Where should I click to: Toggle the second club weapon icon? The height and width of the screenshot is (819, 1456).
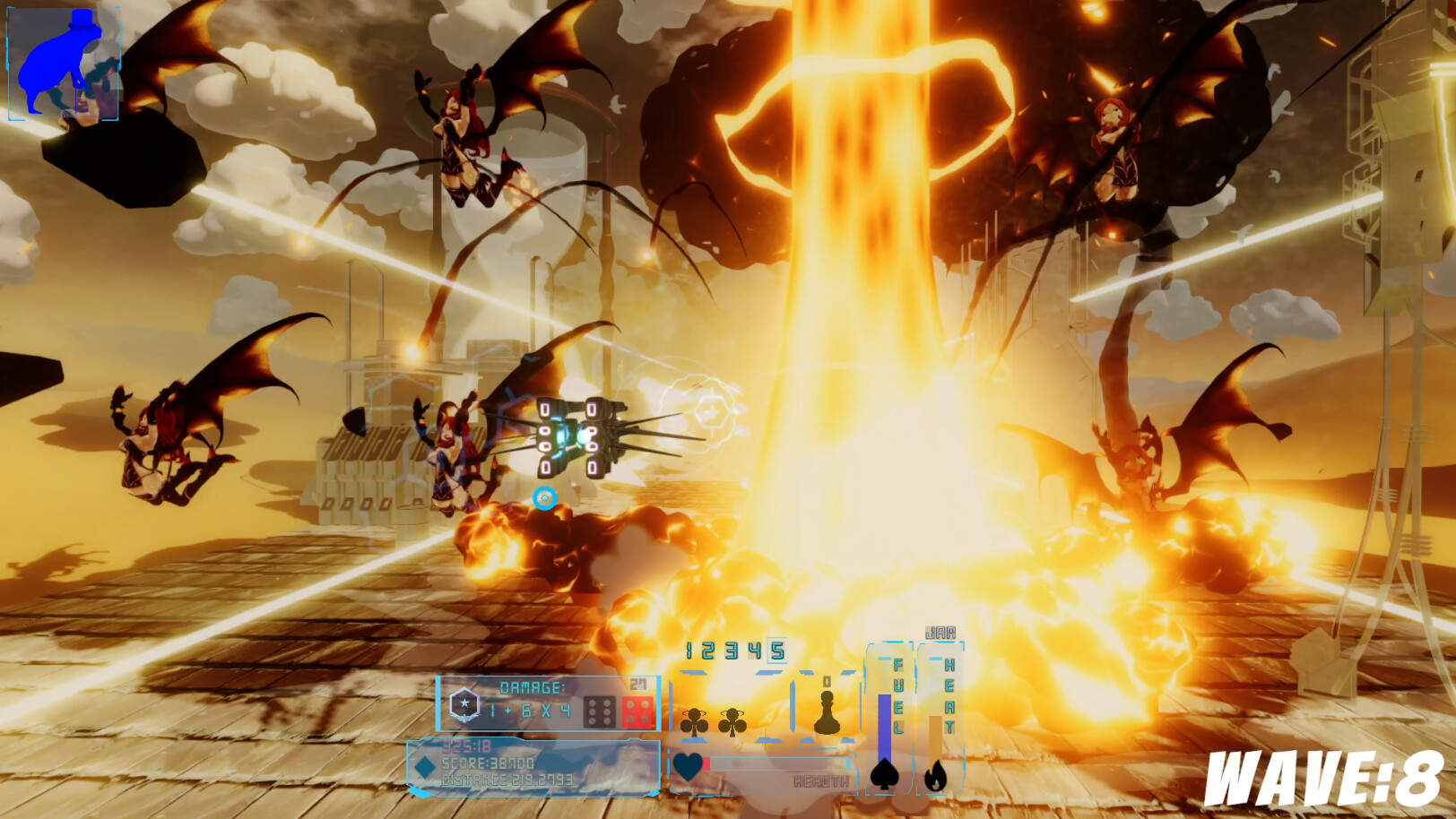732,722
